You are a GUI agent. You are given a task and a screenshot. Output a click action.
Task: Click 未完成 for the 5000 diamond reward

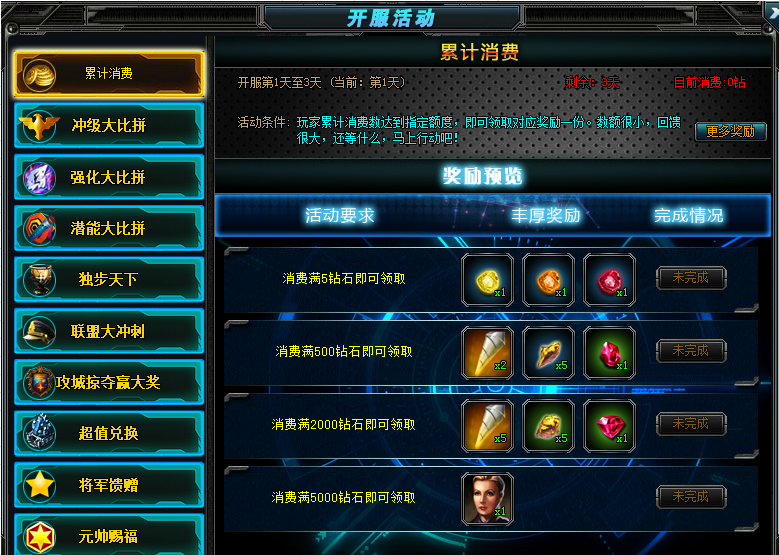(691, 496)
